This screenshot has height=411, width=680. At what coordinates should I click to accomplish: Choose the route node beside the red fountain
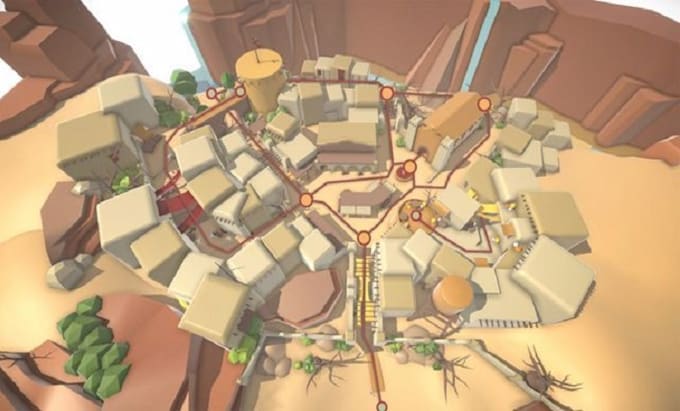pyautogui.click(x=409, y=167)
